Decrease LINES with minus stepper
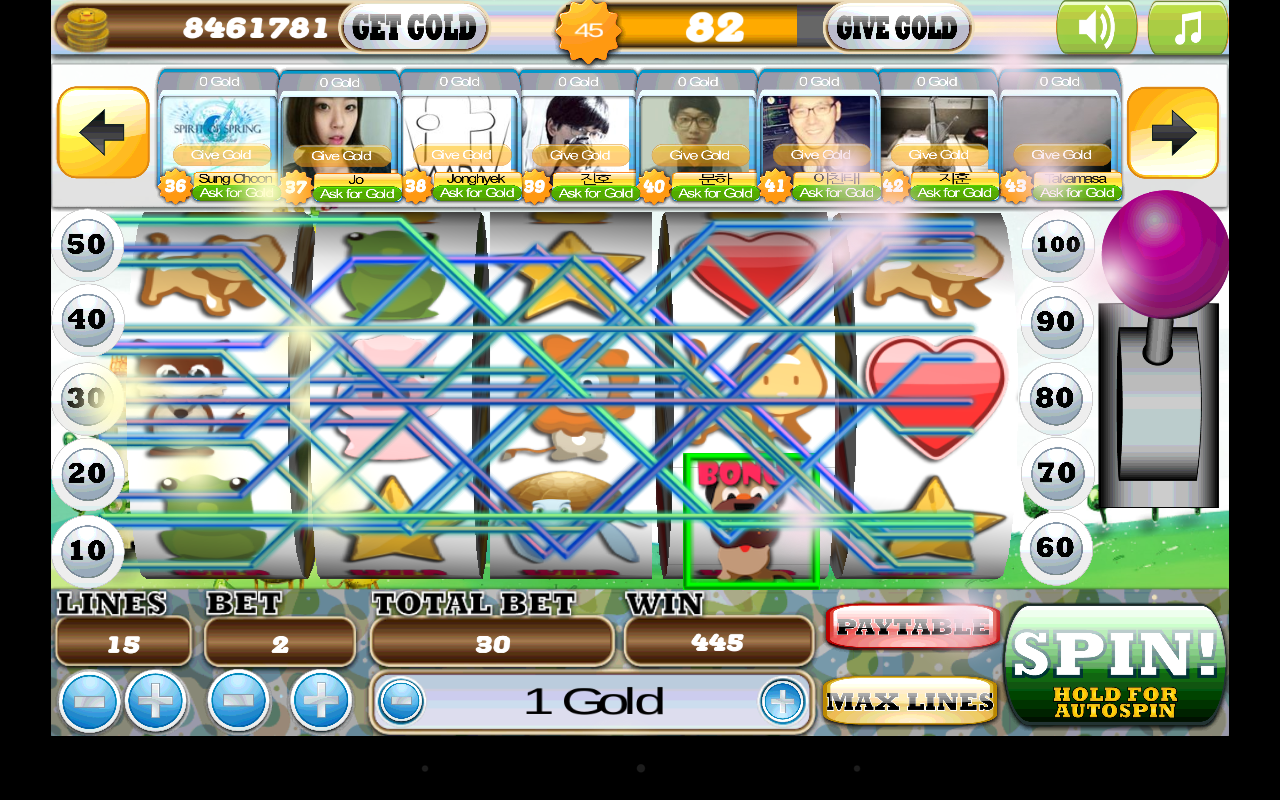1280x800 pixels. tap(88, 701)
